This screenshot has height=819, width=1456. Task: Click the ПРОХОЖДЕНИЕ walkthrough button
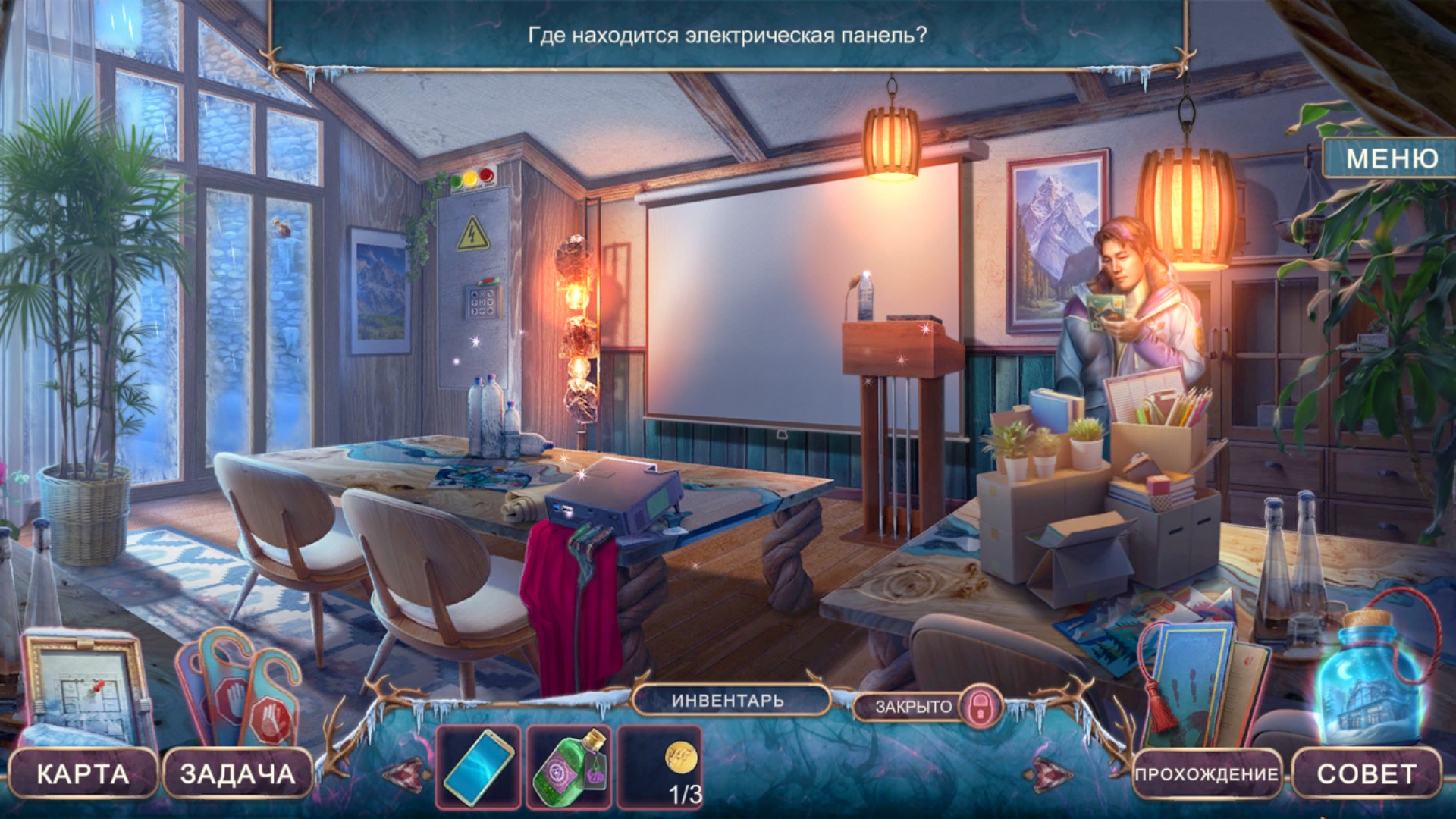(1206, 774)
